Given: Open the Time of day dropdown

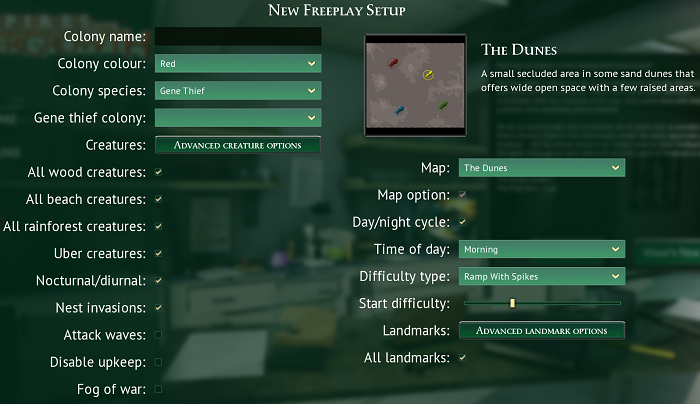Looking at the screenshot, I should coord(542,249).
